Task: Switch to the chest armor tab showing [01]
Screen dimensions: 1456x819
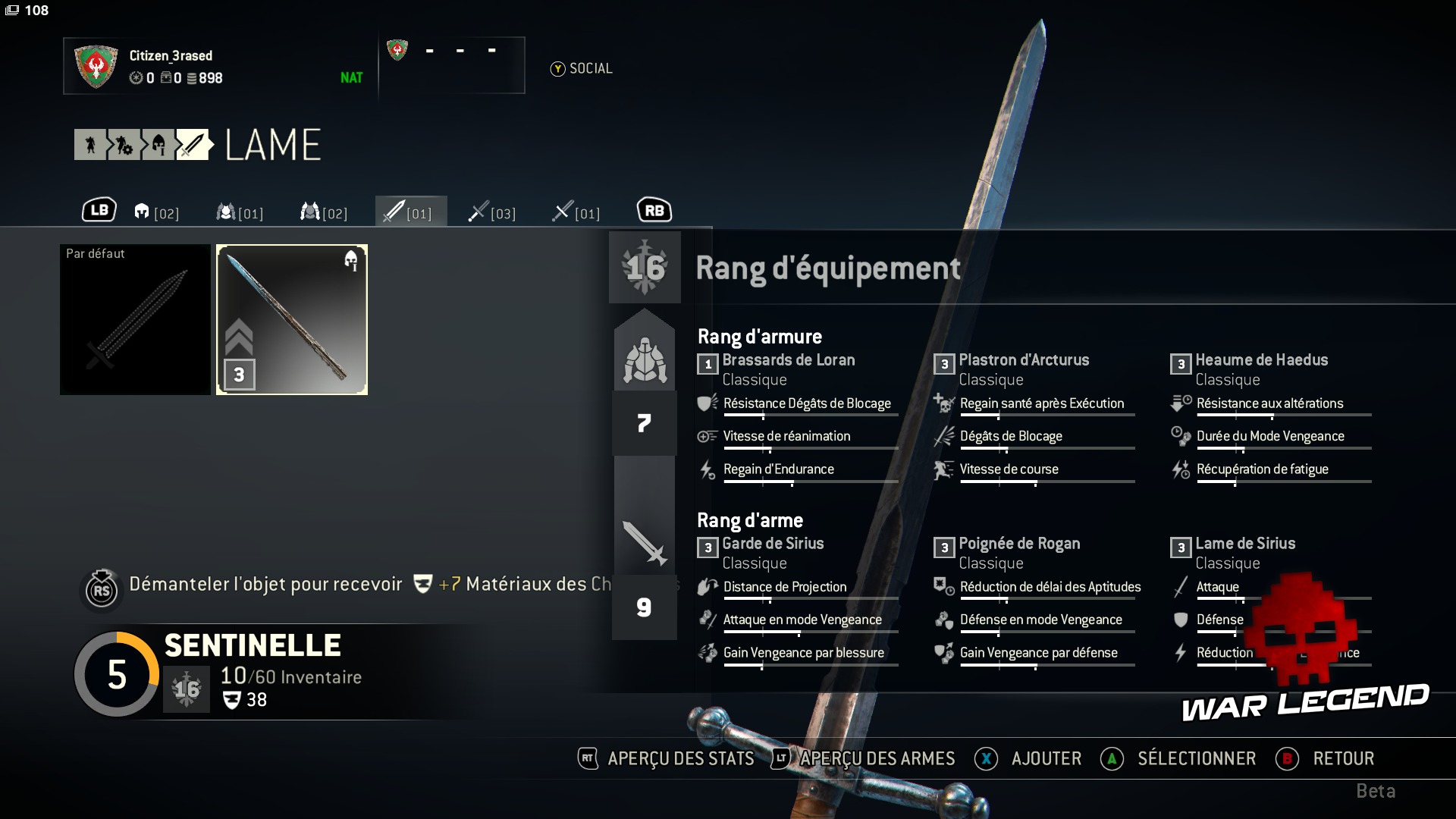Action: pos(240,212)
